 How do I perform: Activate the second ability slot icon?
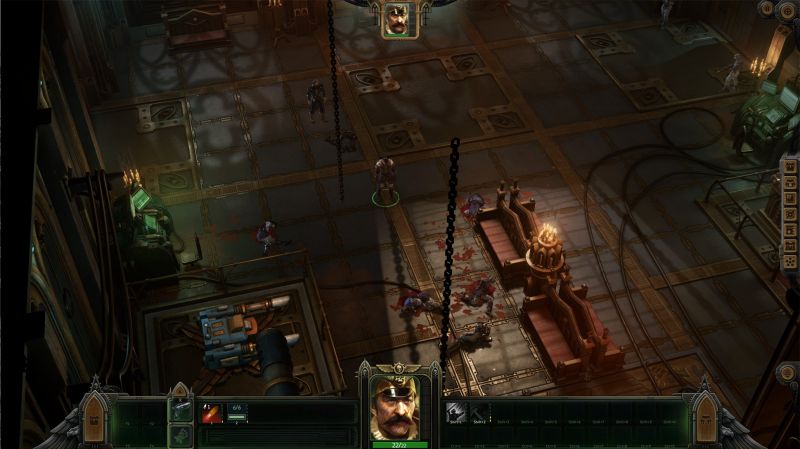[x=476, y=412]
